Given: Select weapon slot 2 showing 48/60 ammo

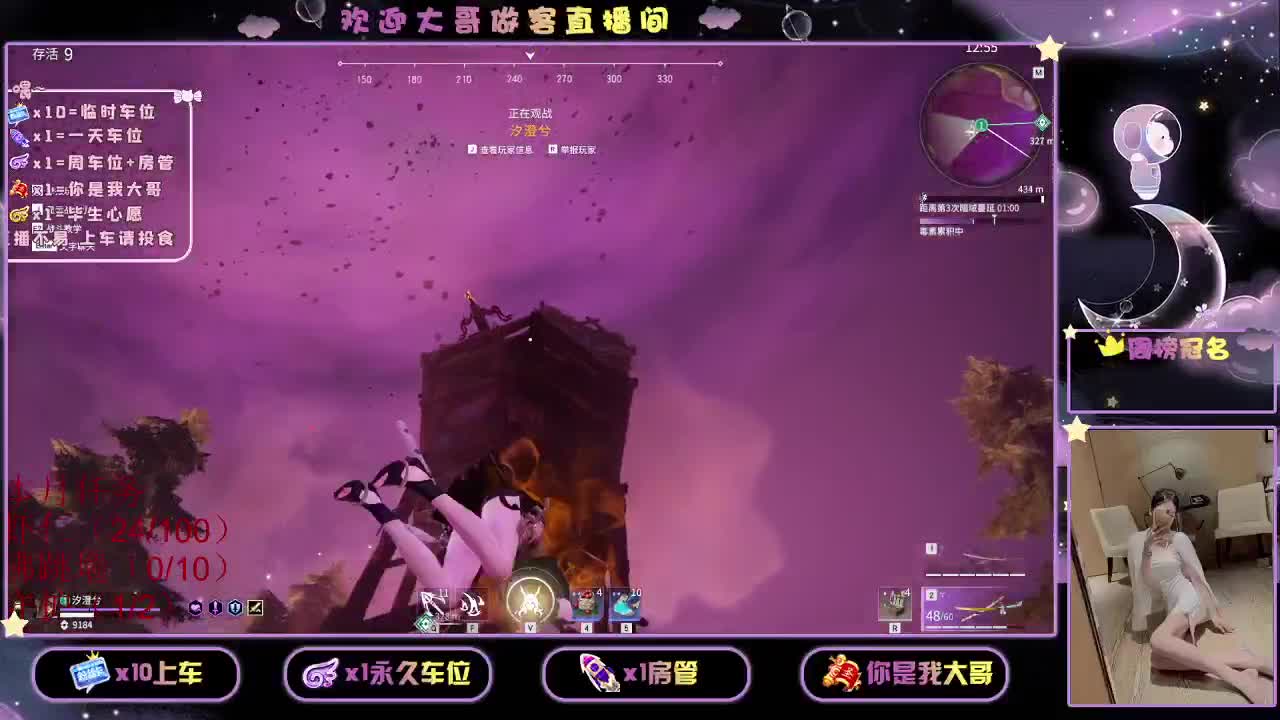Looking at the screenshot, I should coord(975,608).
